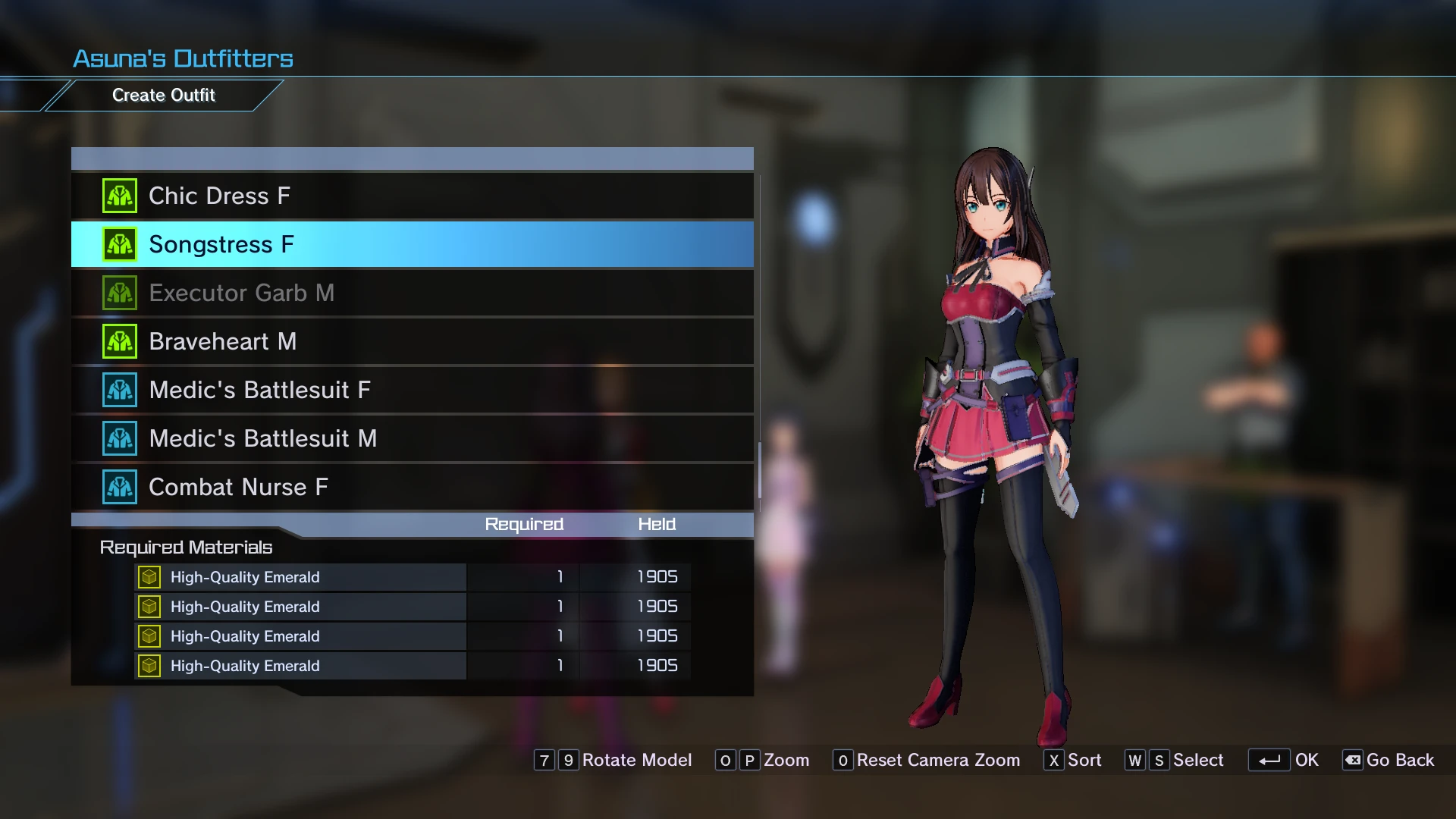Open the Required column header
The width and height of the screenshot is (1456, 819).
tap(523, 524)
